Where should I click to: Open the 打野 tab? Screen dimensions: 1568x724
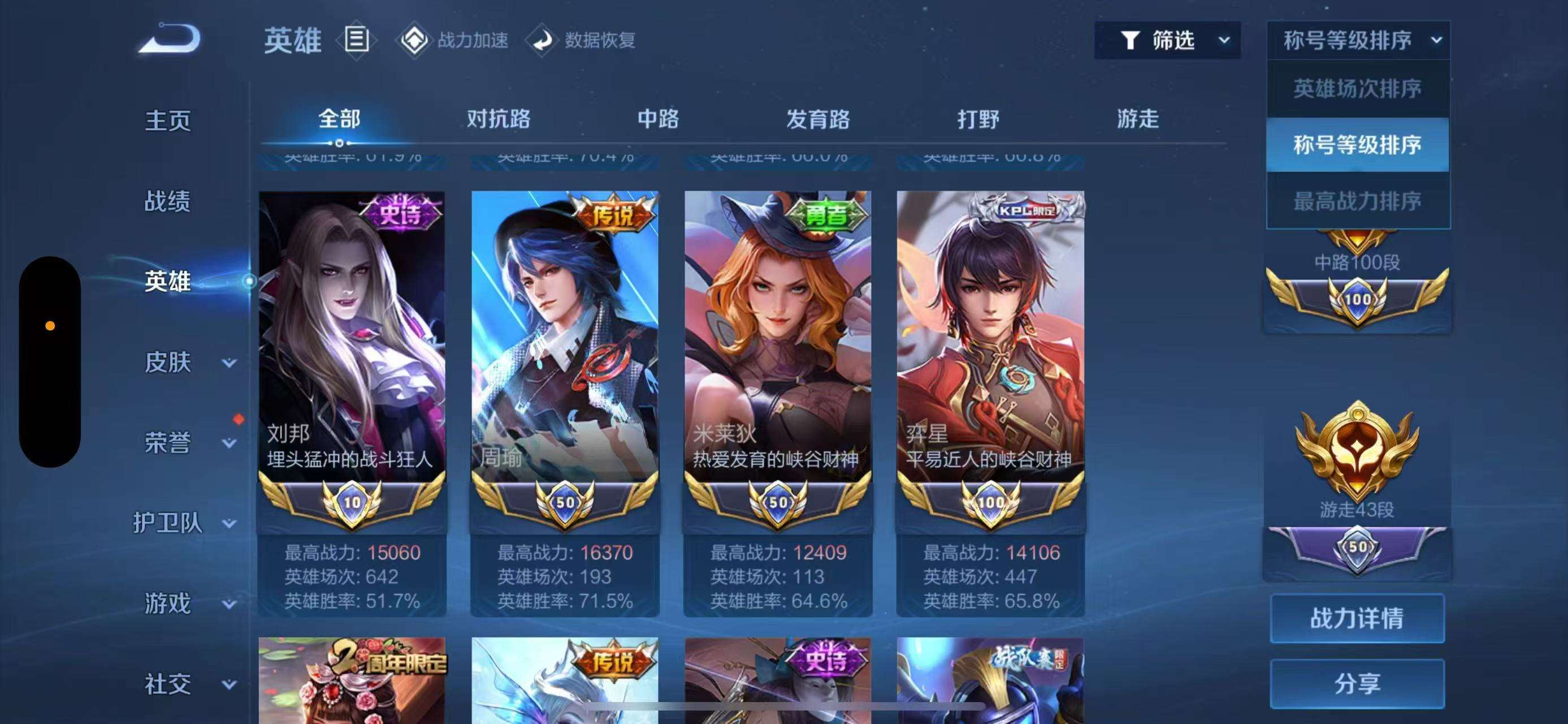(x=978, y=119)
